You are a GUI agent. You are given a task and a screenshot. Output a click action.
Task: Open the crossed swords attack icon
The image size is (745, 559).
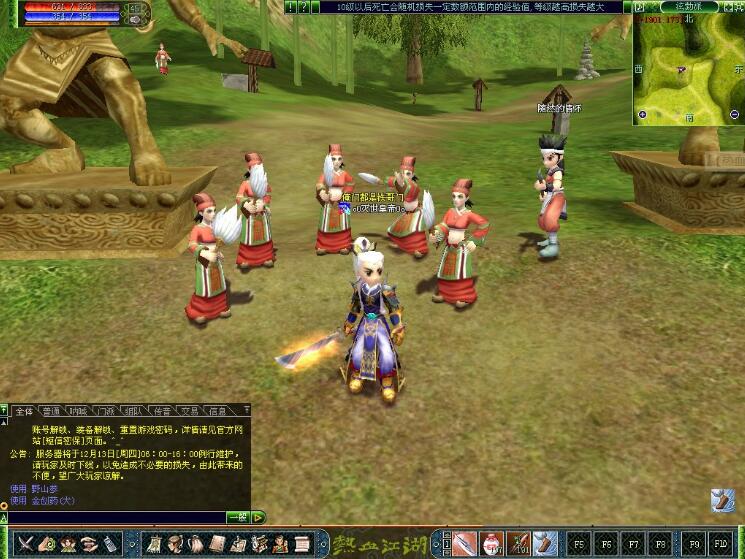coord(25,543)
